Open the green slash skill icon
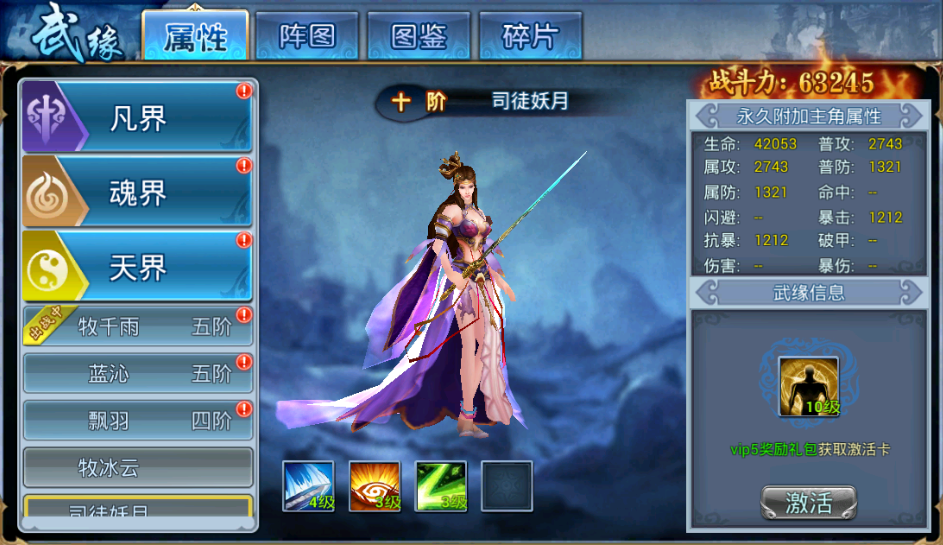The image size is (943, 545). tap(441, 487)
